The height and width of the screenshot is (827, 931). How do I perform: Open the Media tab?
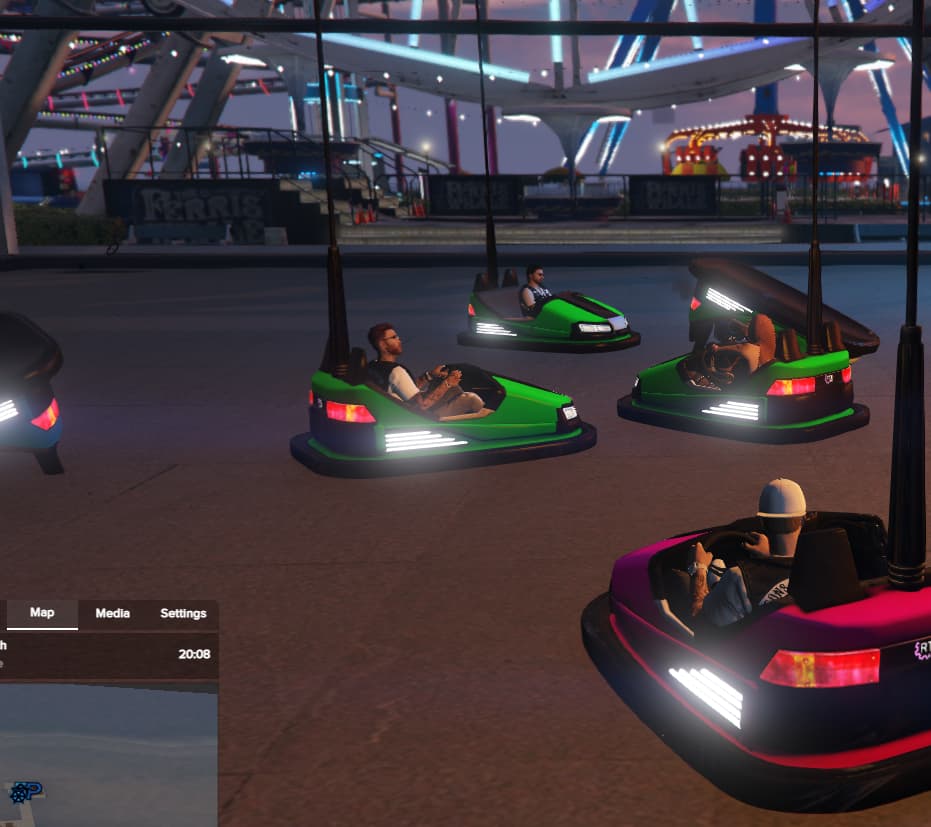coord(112,613)
